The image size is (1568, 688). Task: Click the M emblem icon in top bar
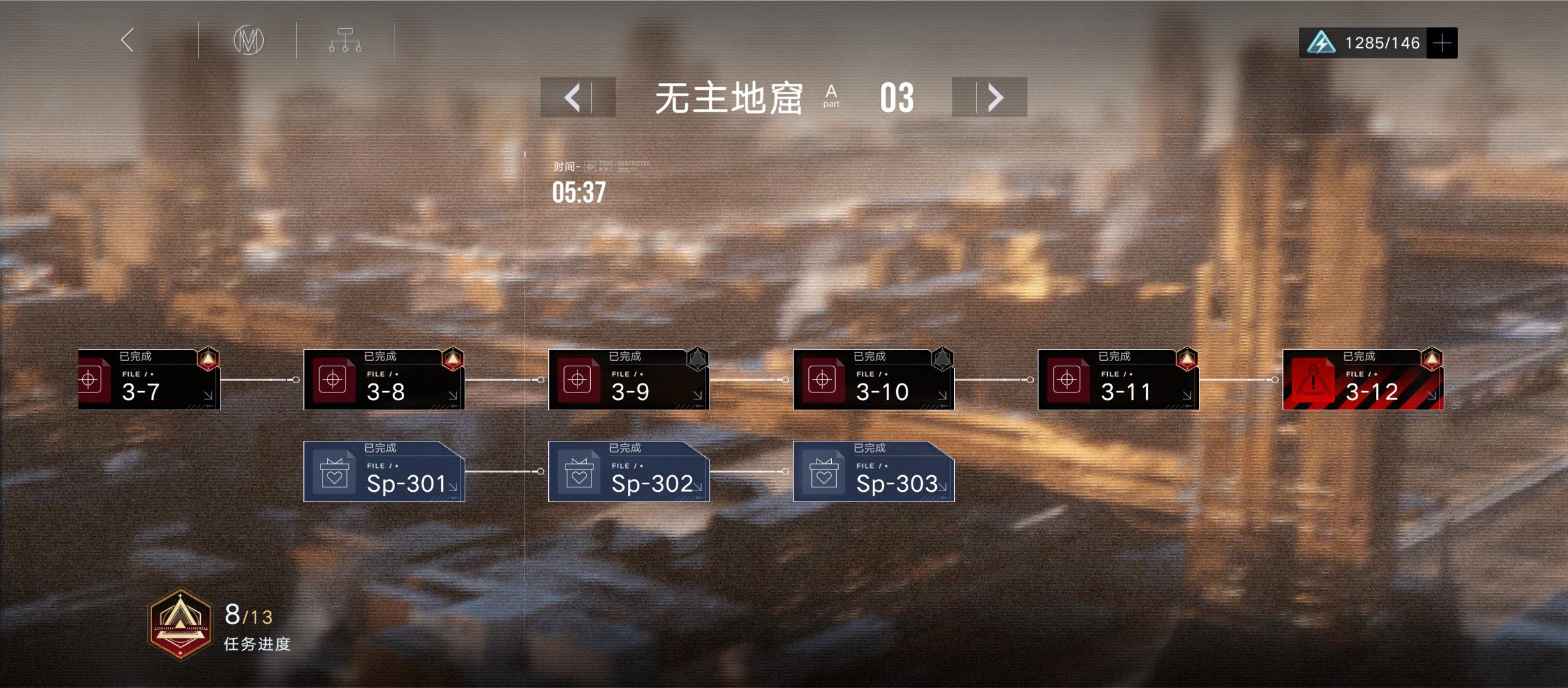(x=249, y=40)
